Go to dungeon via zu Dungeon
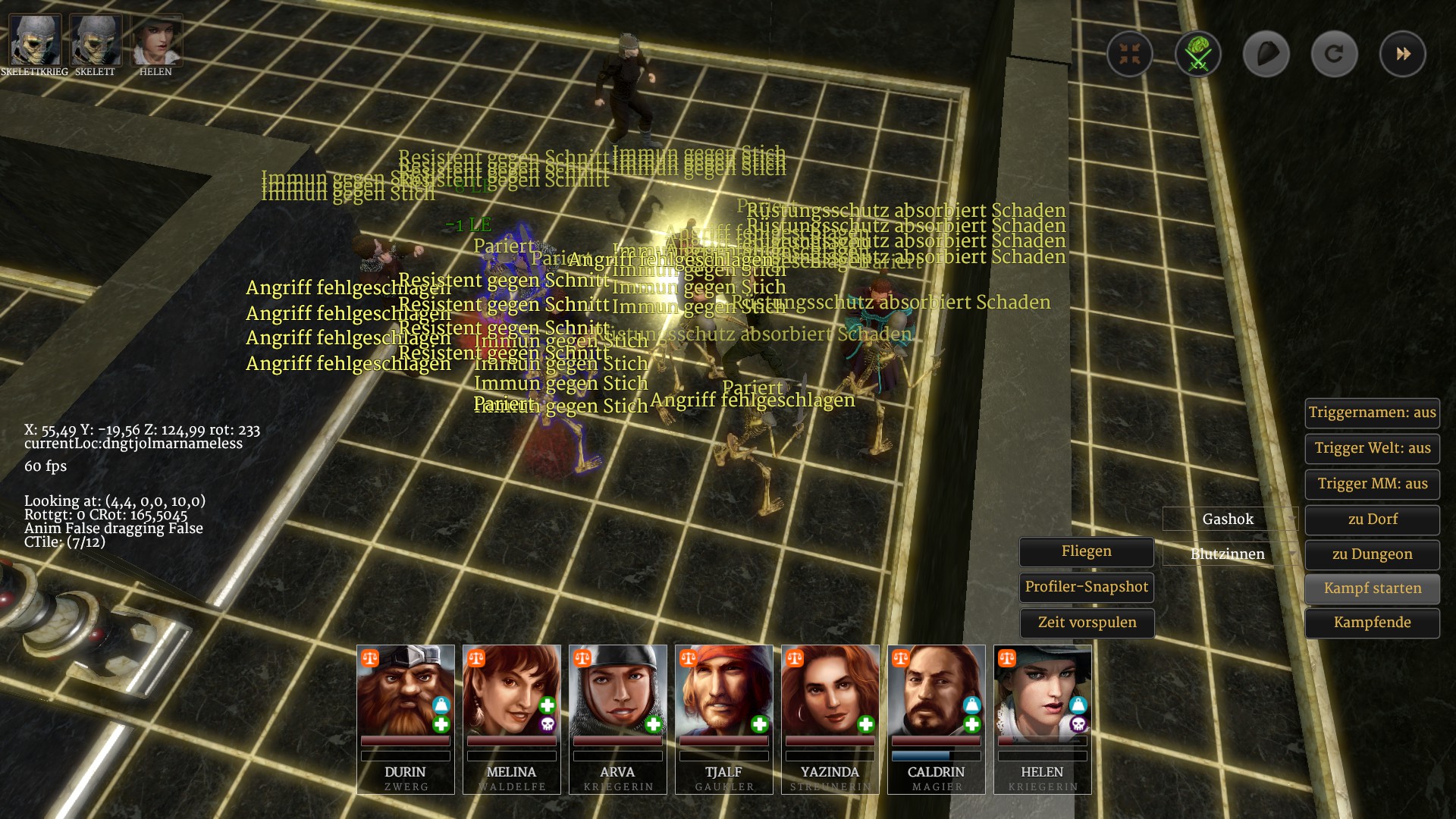 [1372, 555]
